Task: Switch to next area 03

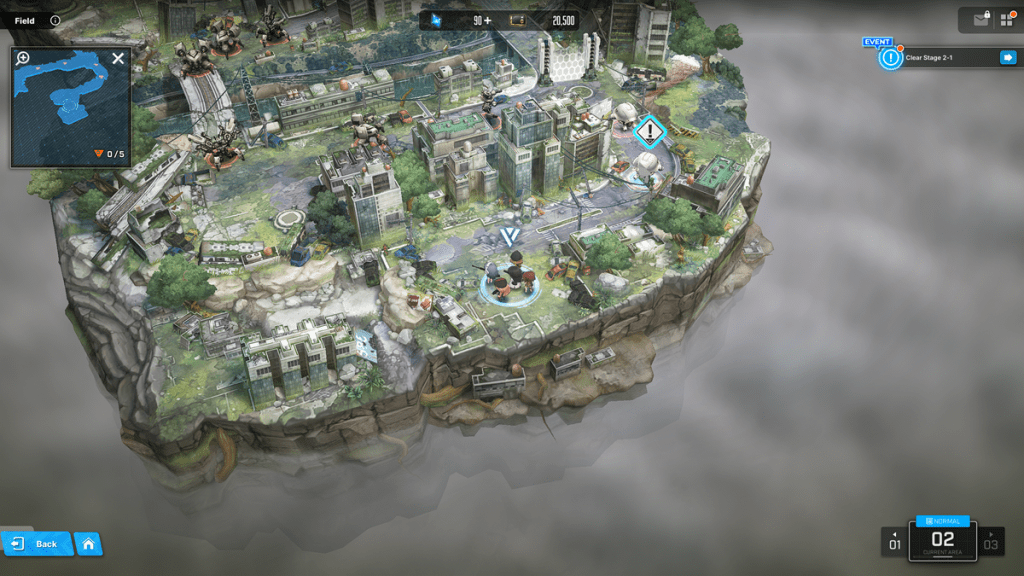Action: (x=991, y=541)
